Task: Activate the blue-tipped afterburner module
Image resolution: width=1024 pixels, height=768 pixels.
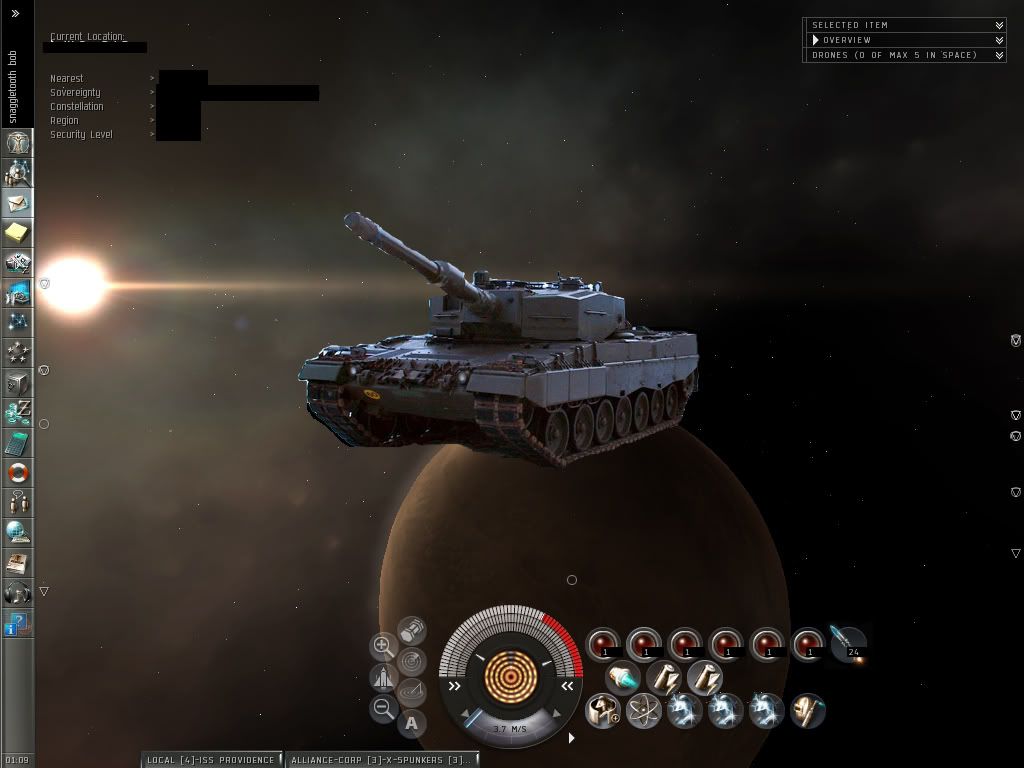Action: click(623, 678)
